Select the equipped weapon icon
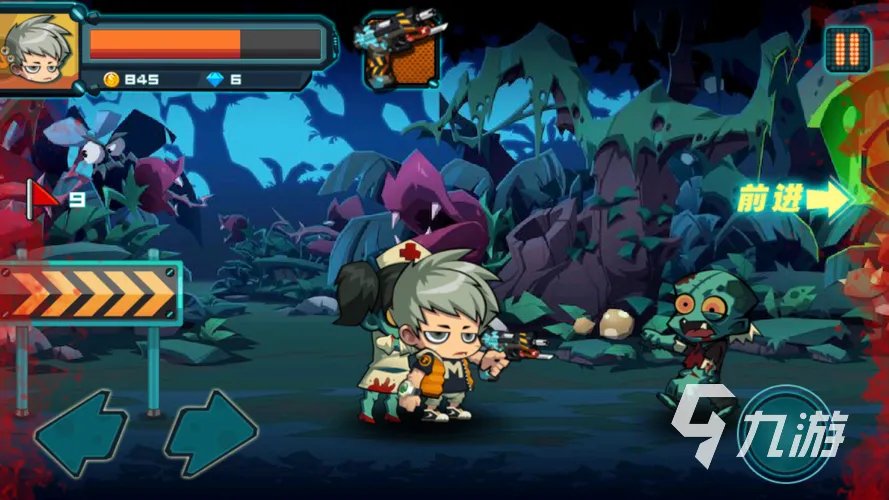The image size is (889, 500). (x=402, y=49)
